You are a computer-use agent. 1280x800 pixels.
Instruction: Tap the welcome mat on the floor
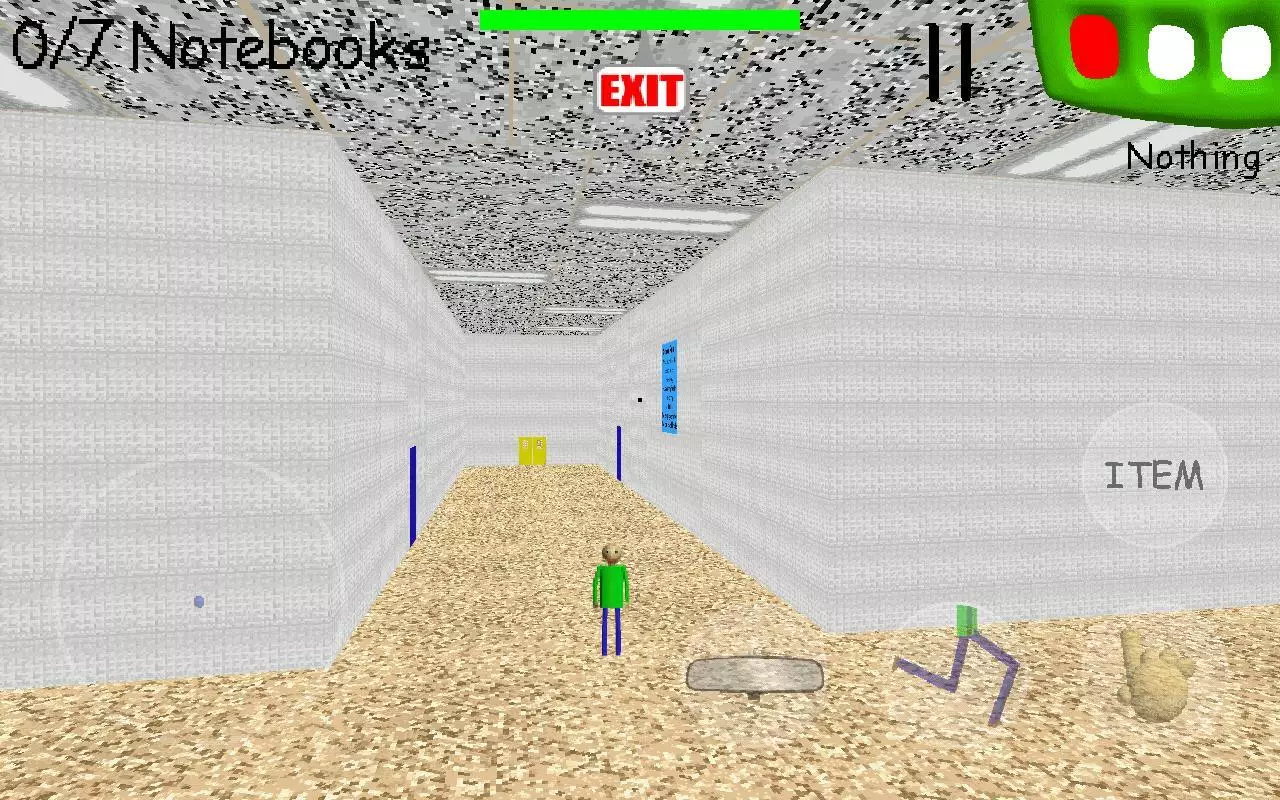coord(753,674)
